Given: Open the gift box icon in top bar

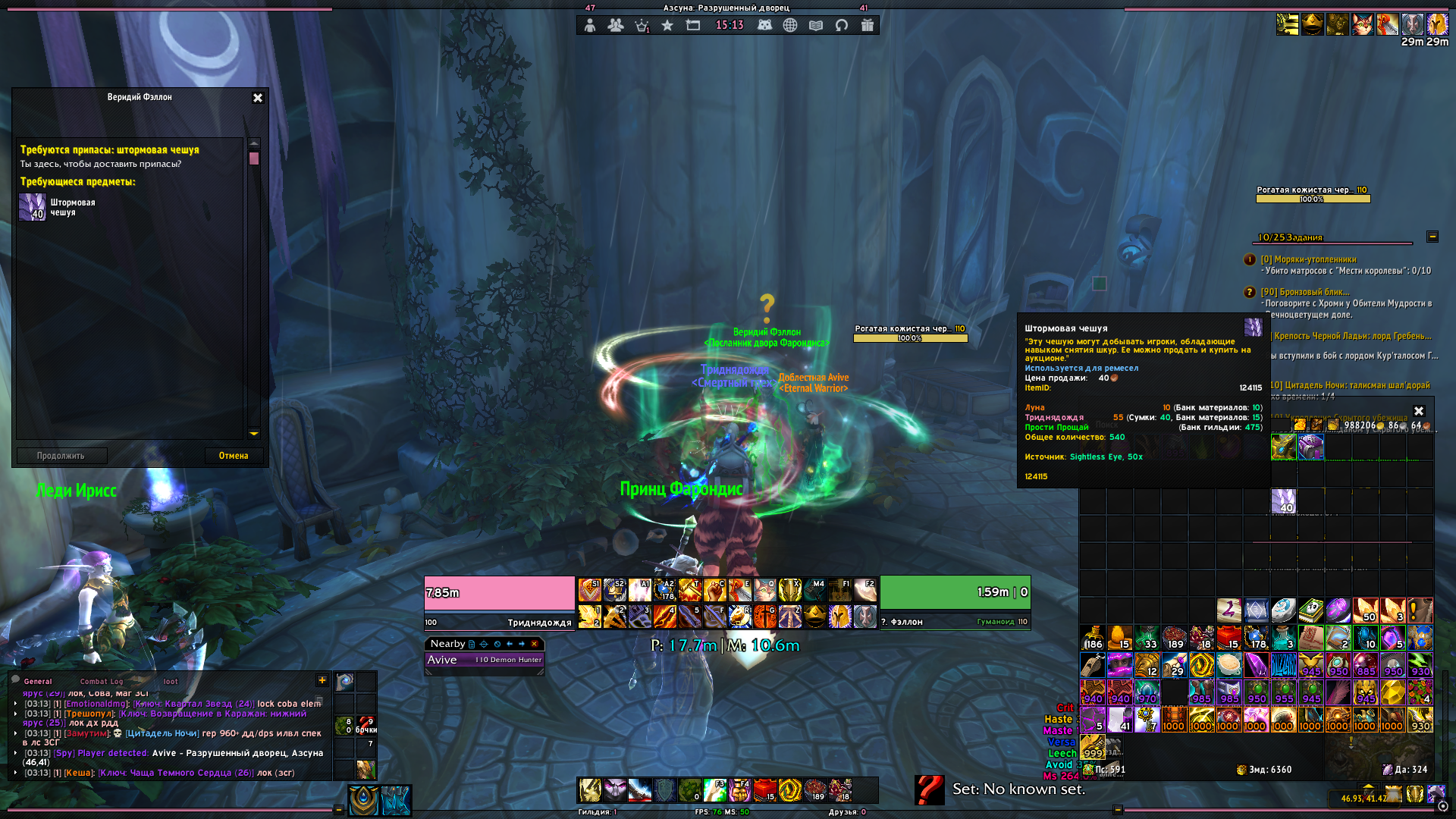Looking at the screenshot, I should click(868, 26).
